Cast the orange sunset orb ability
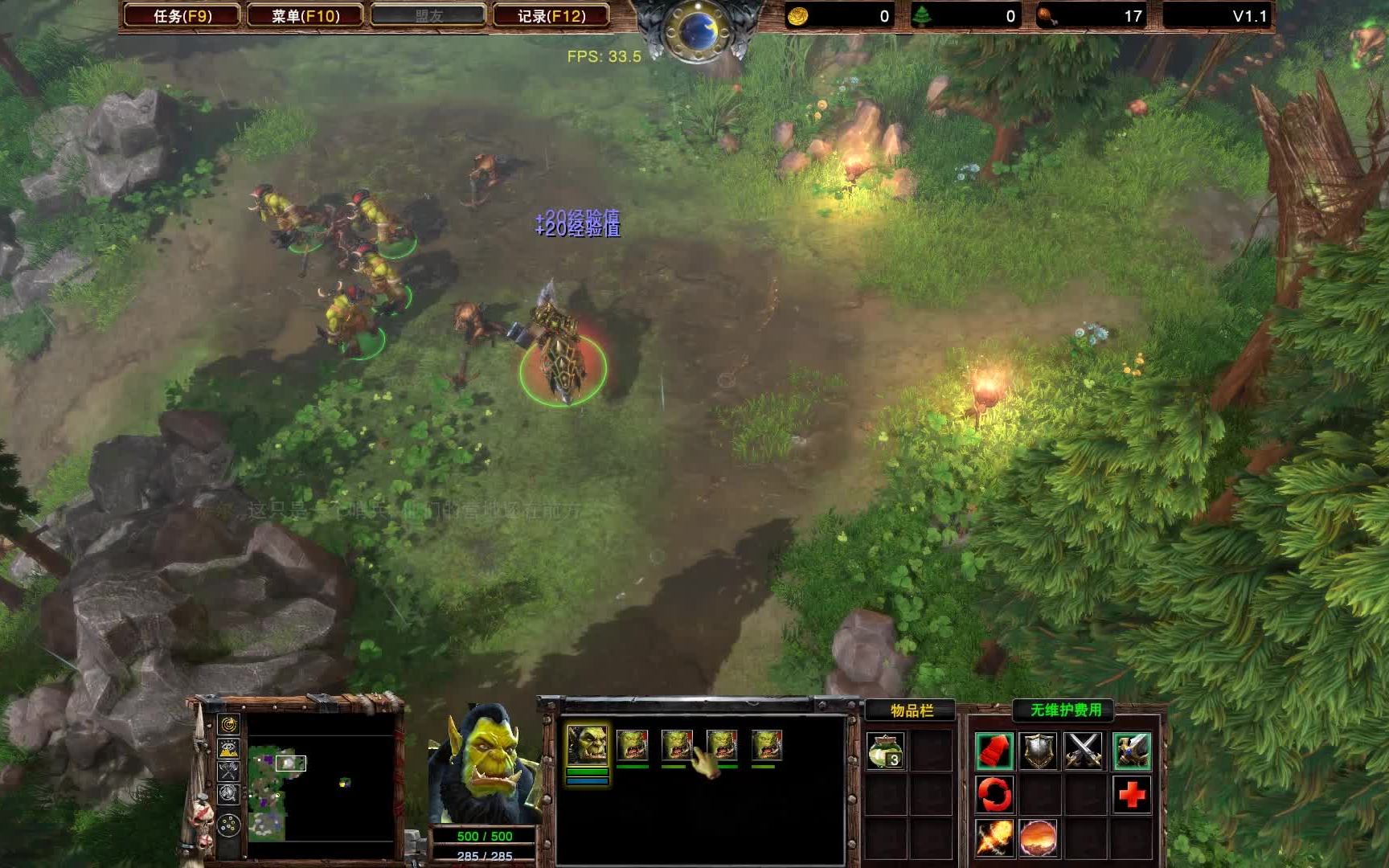The height and width of the screenshot is (868, 1389). point(1039,838)
